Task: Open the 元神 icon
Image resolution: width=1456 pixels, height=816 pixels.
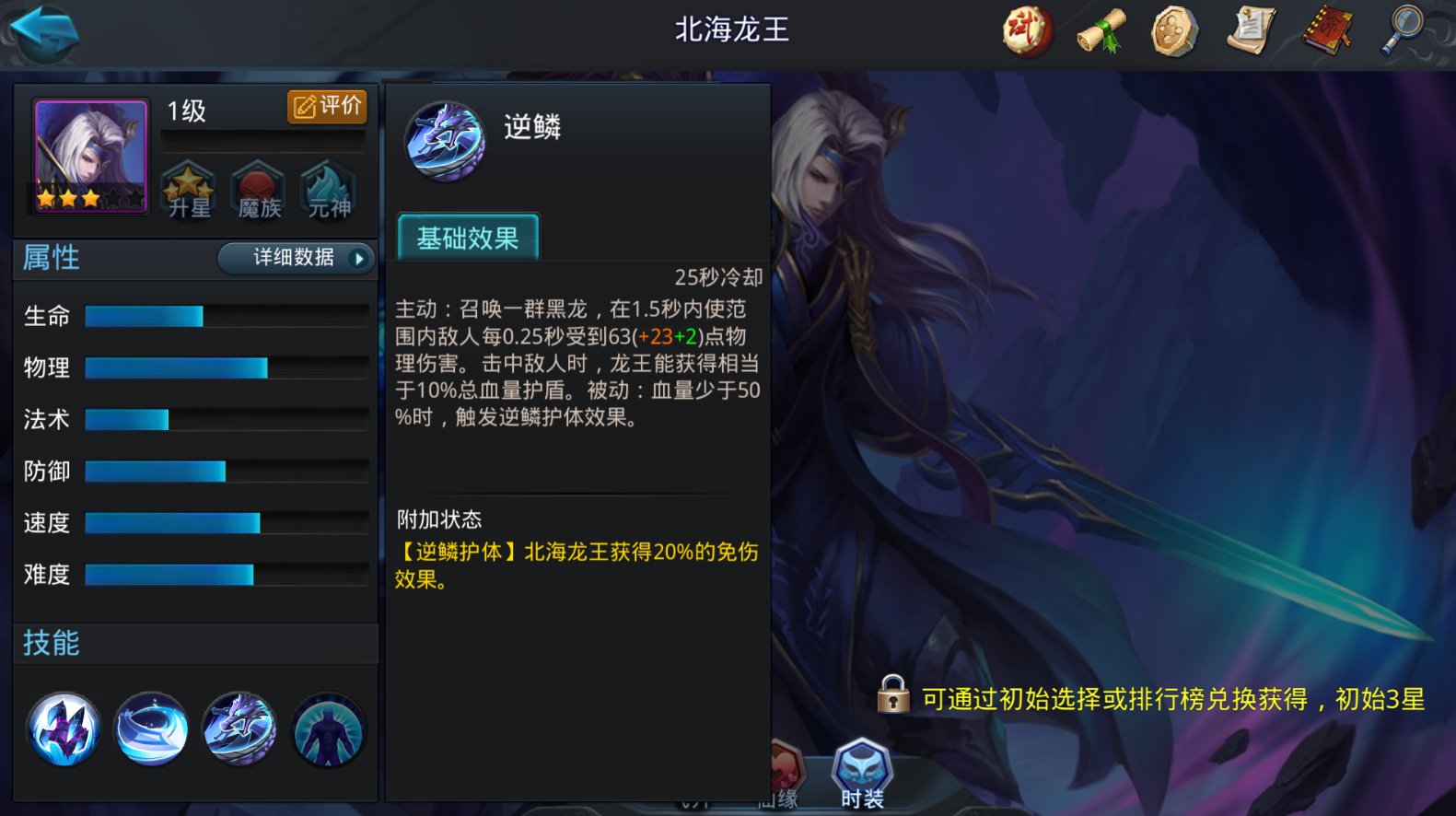Action: pos(328,190)
